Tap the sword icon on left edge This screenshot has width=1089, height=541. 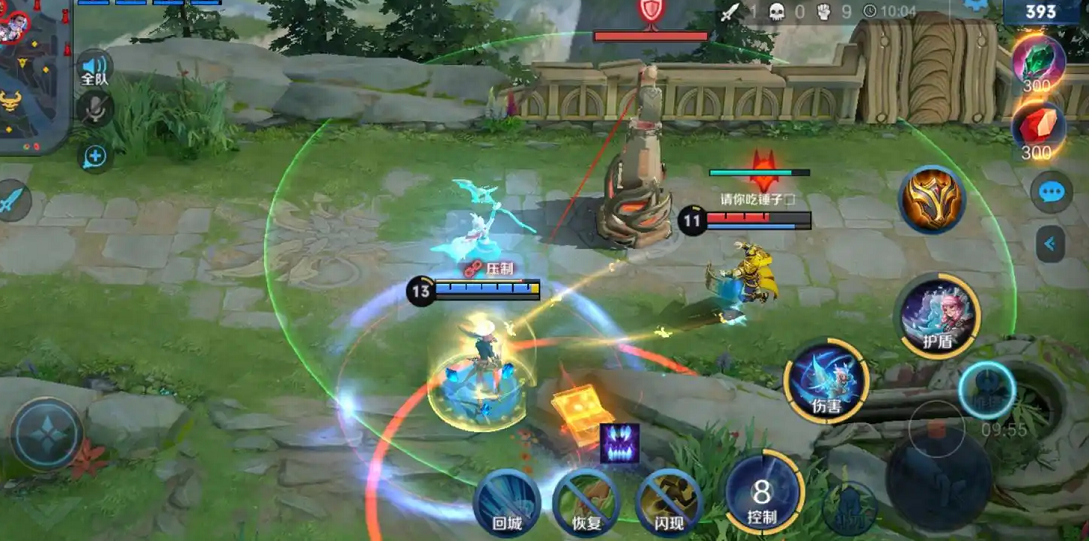(12, 201)
